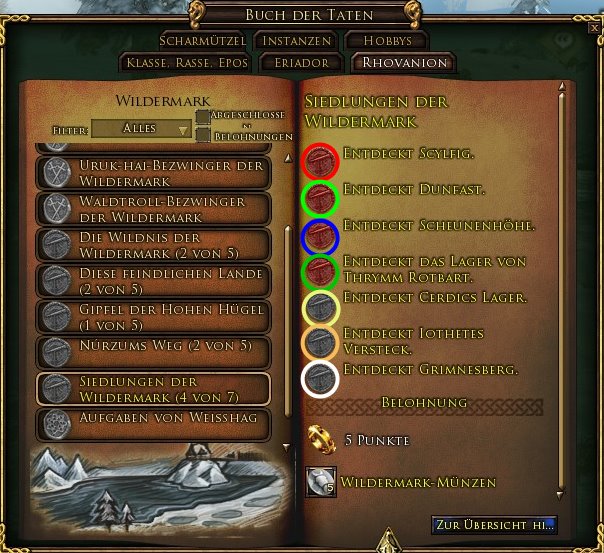
Task: Switch to the Eriador tab
Action: (296, 62)
